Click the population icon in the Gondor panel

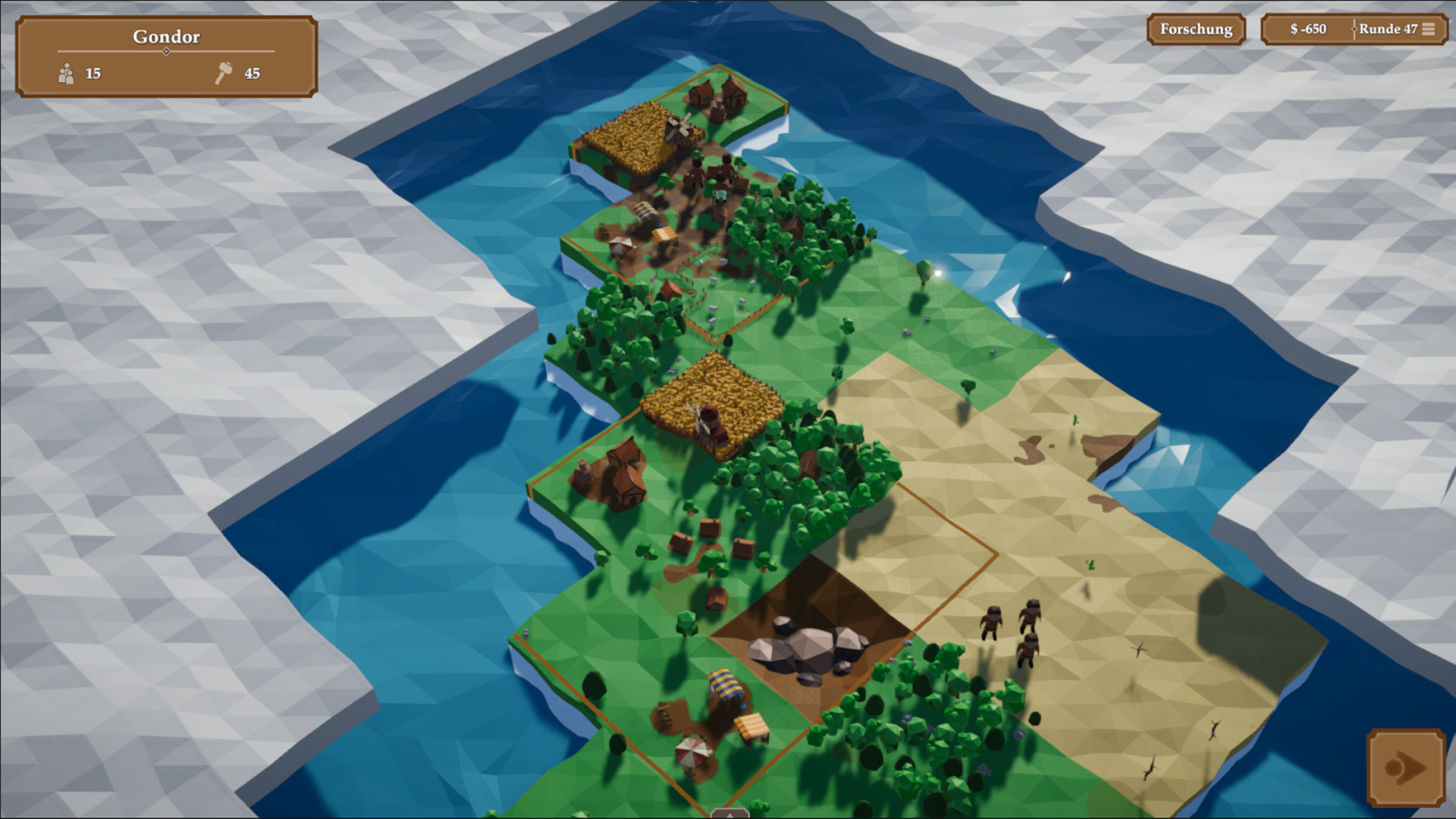pos(68,74)
